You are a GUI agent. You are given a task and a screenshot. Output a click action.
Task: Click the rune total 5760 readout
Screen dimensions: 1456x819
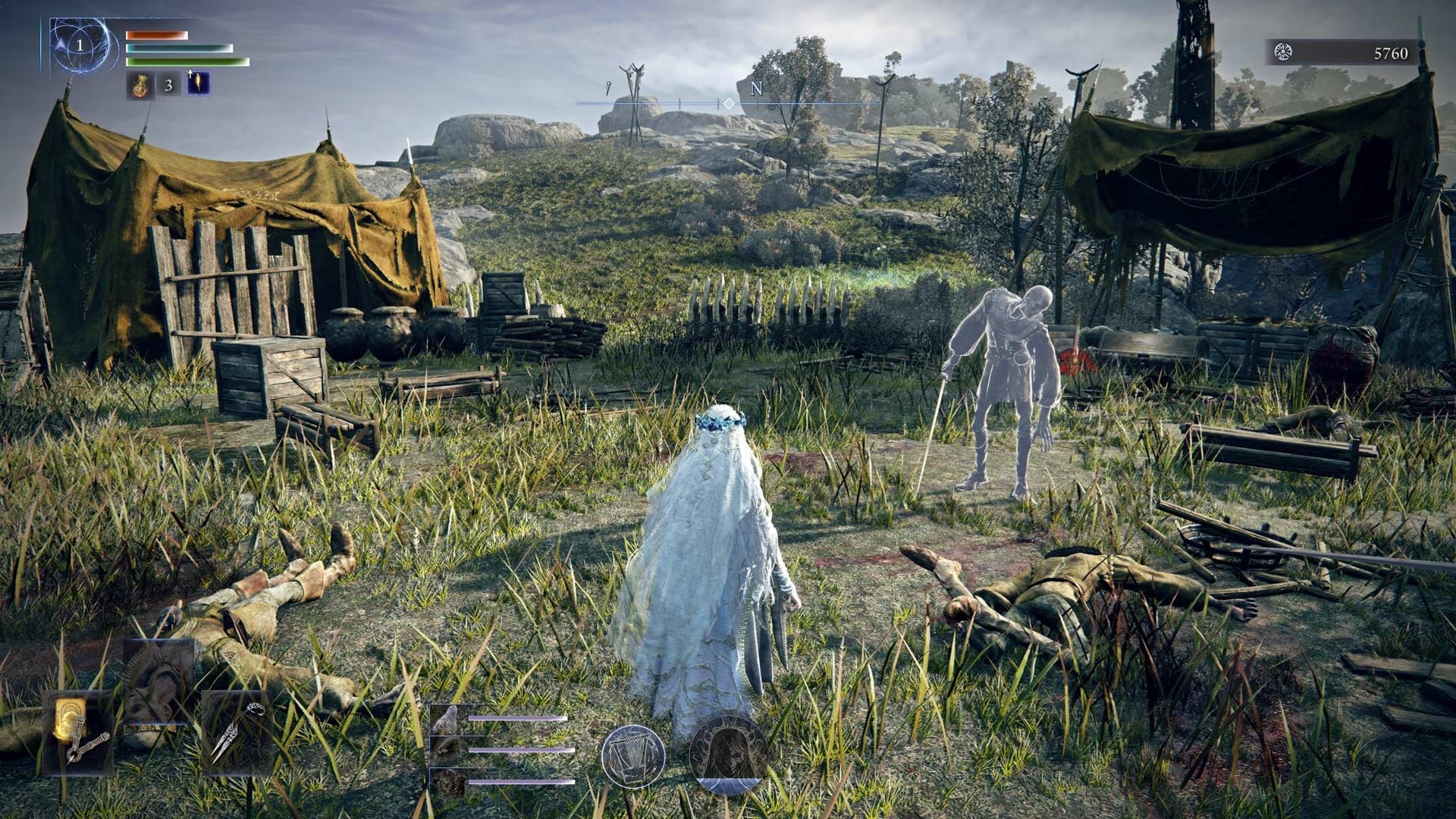click(1392, 53)
